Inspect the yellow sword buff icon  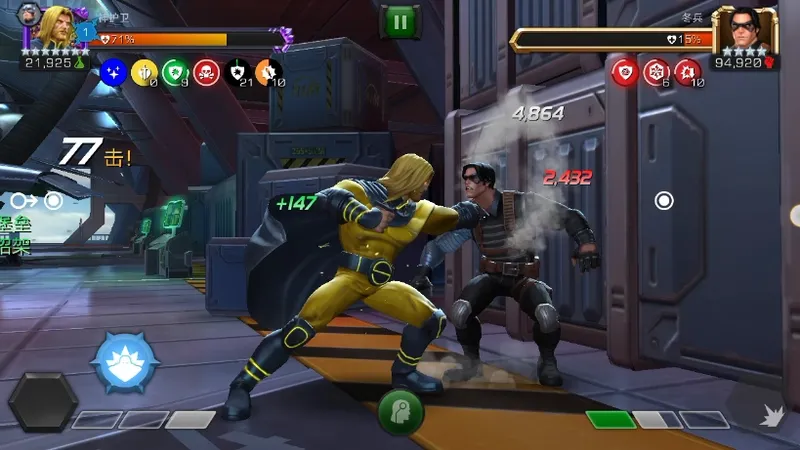(x=144, y=71)
